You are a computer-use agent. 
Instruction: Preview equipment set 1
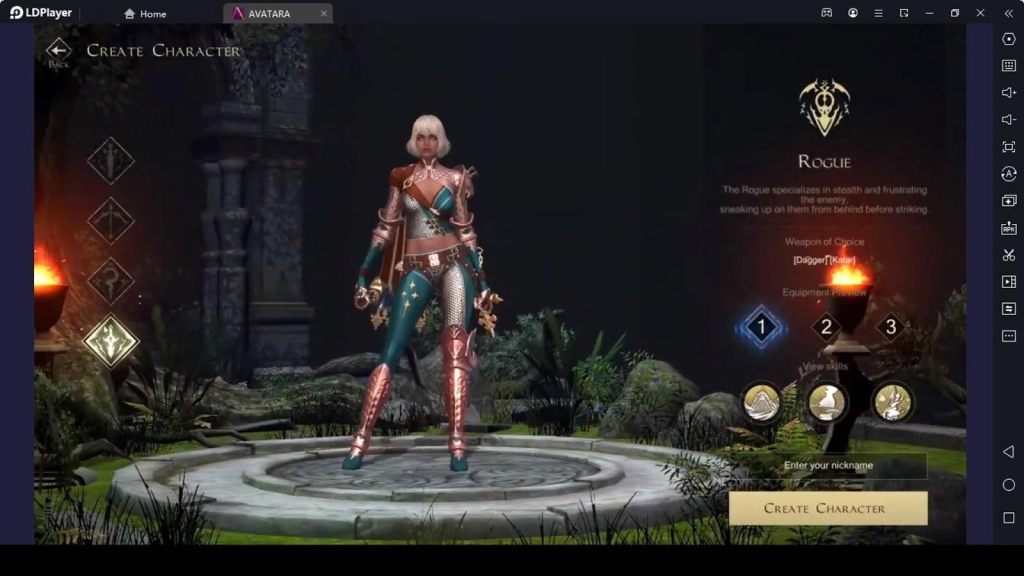761,326
